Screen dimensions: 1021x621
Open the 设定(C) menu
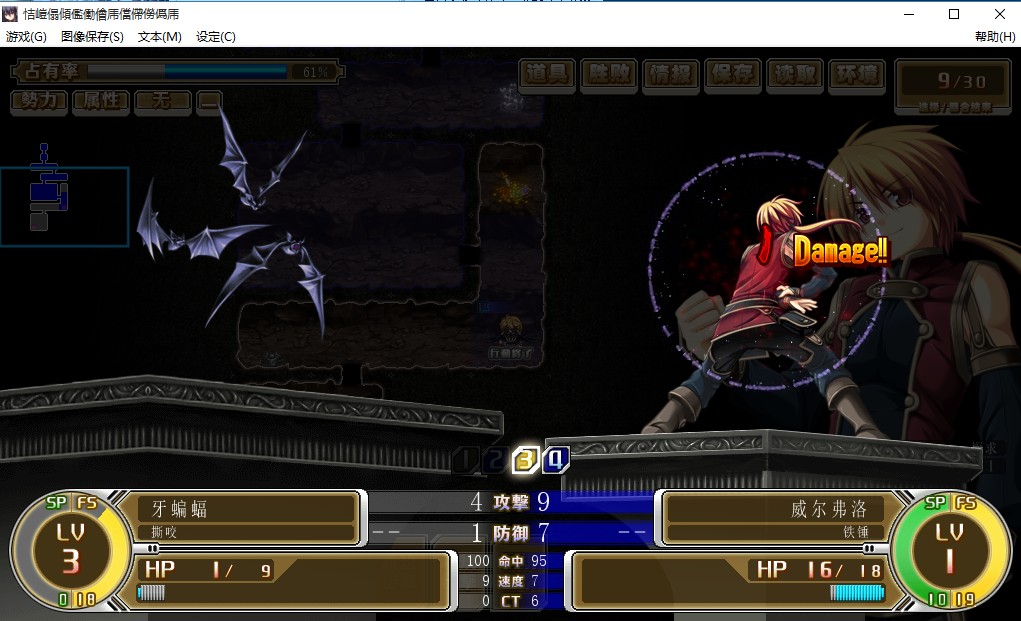pyautogui.click(x=216, y=37)
